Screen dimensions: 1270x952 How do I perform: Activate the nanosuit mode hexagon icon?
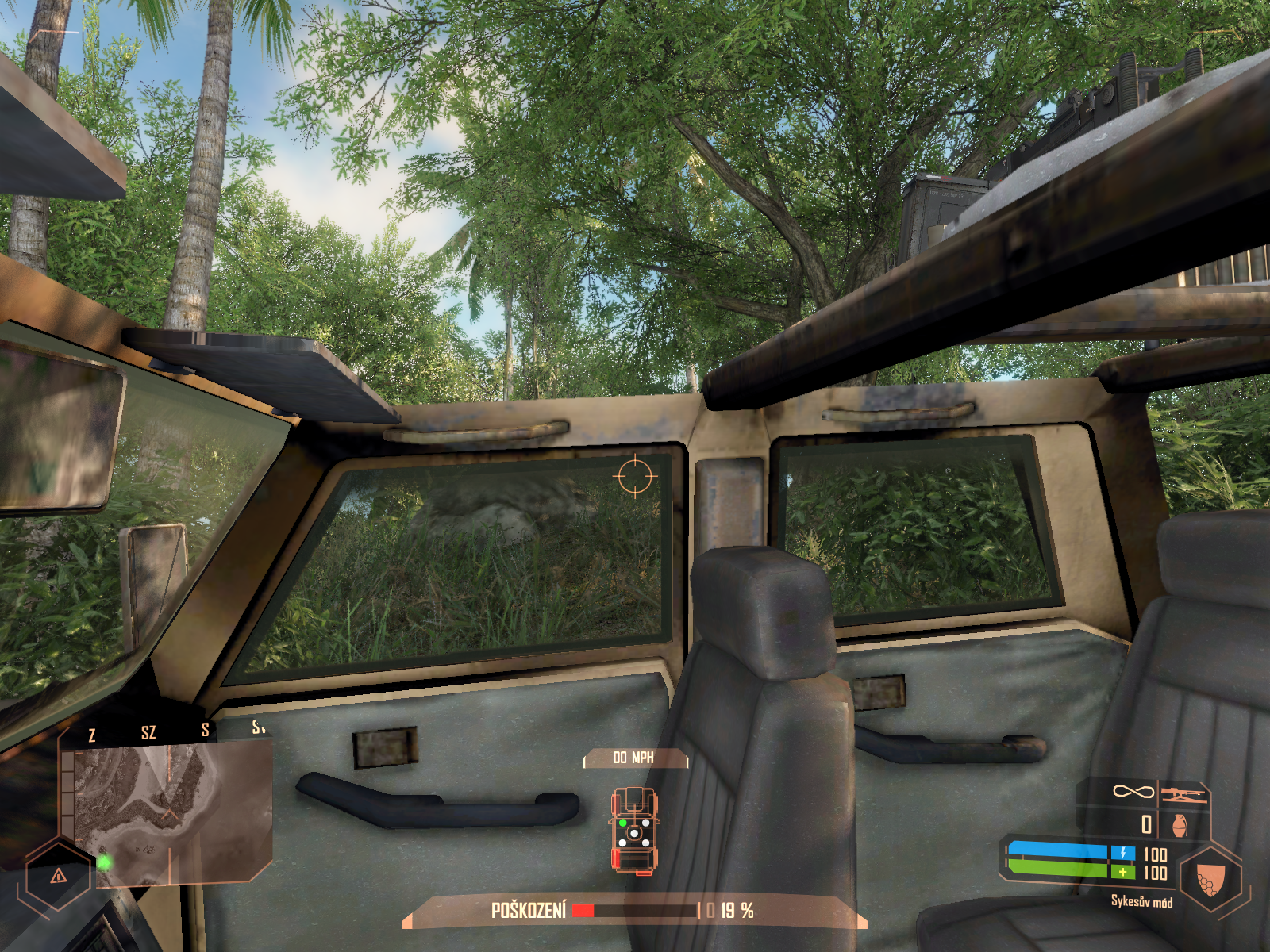click(x=1210, y=879)
